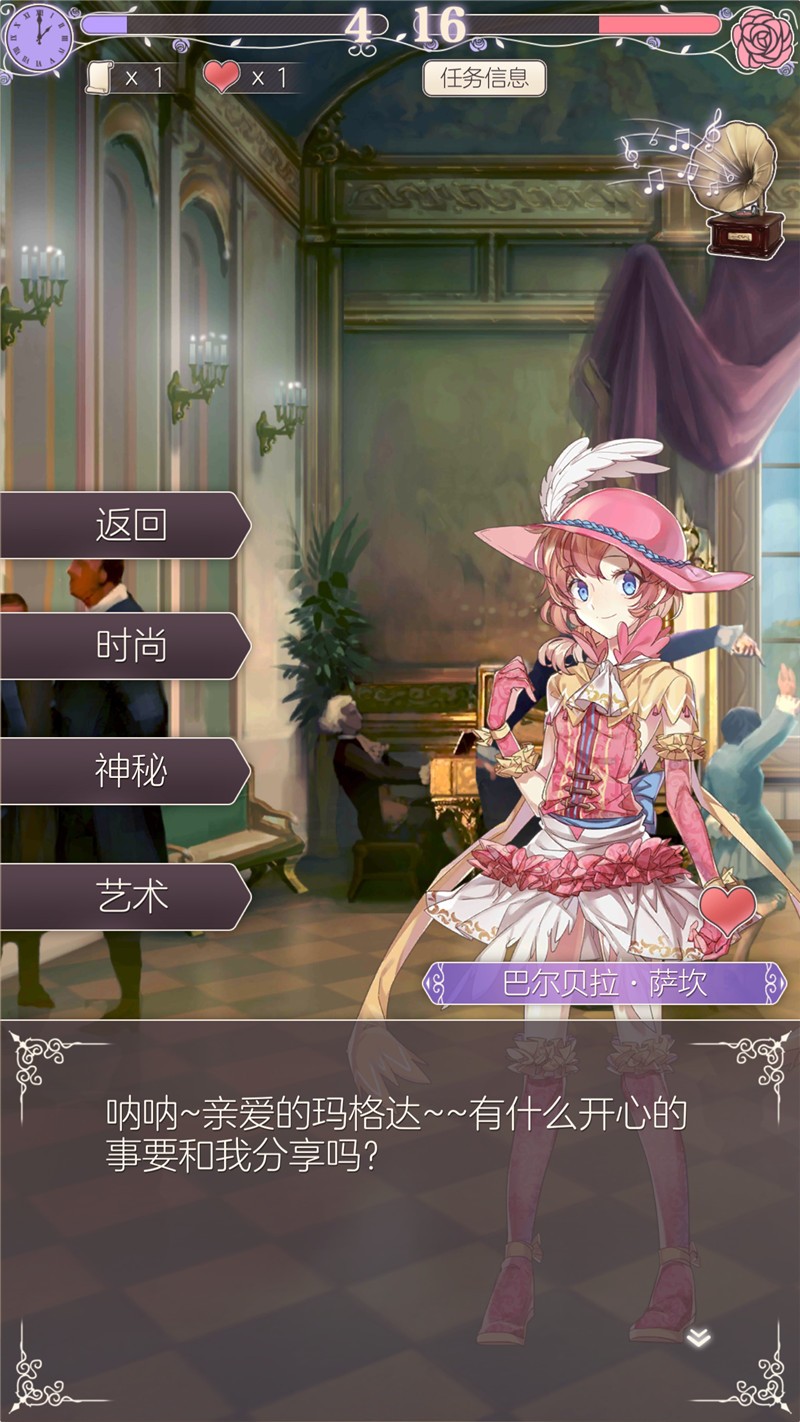The image size is (800, 1422).
Task: Click the purple clock icon
Action: point(39,39)
